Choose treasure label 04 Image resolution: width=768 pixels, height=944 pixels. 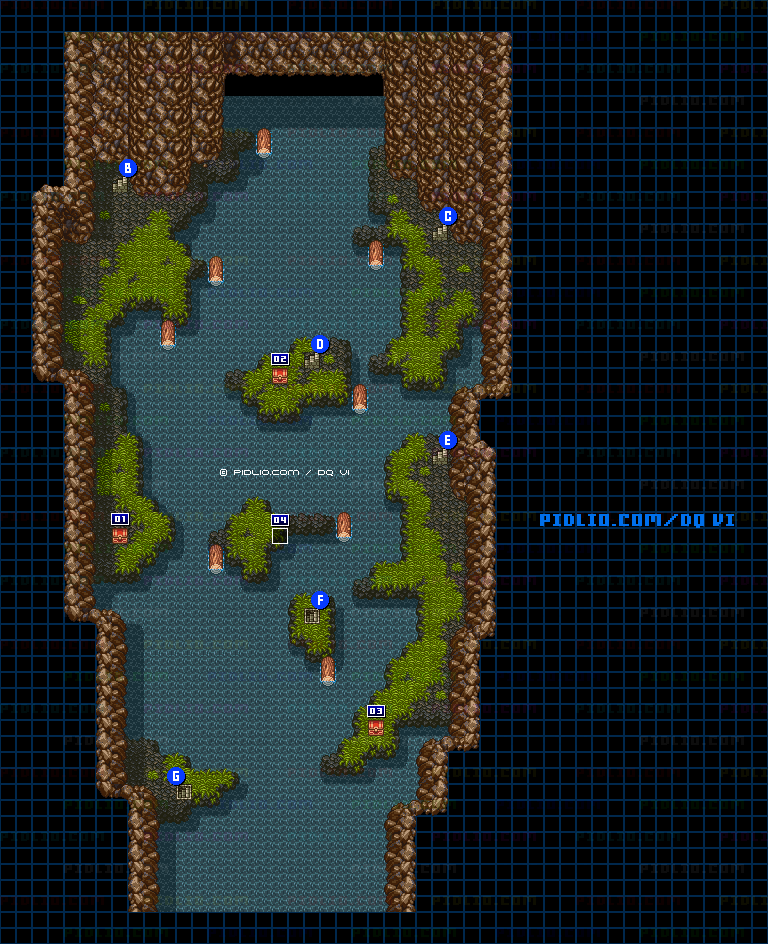point(280,520)
